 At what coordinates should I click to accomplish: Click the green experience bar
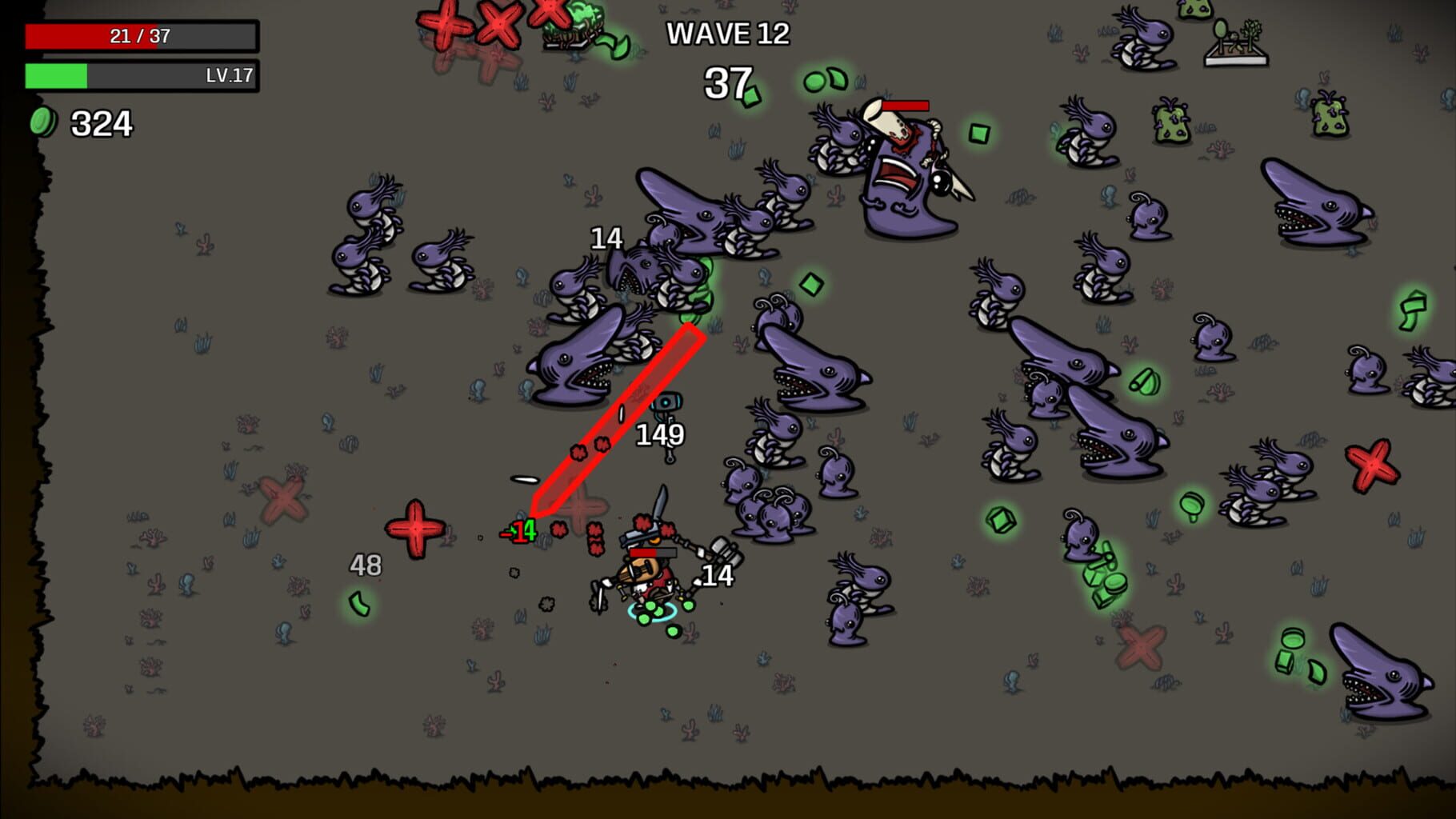tap(56, 78)
